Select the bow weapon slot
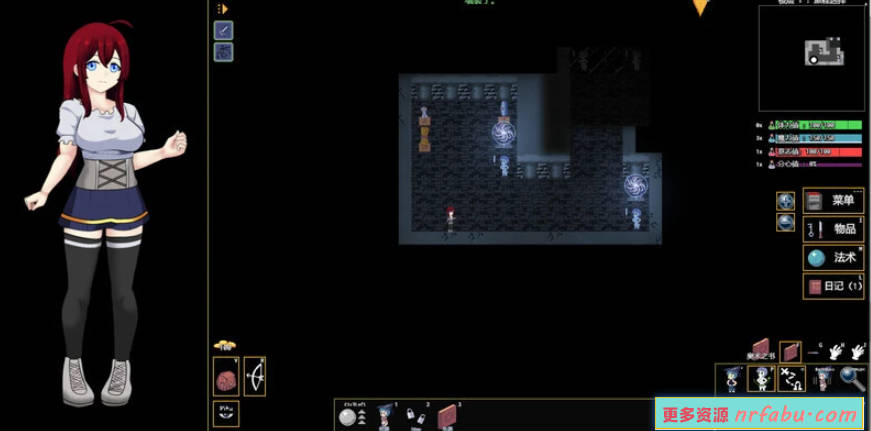The width and height of the screenshot is (871, 431). pyautogui.click(x=254, y=378)
